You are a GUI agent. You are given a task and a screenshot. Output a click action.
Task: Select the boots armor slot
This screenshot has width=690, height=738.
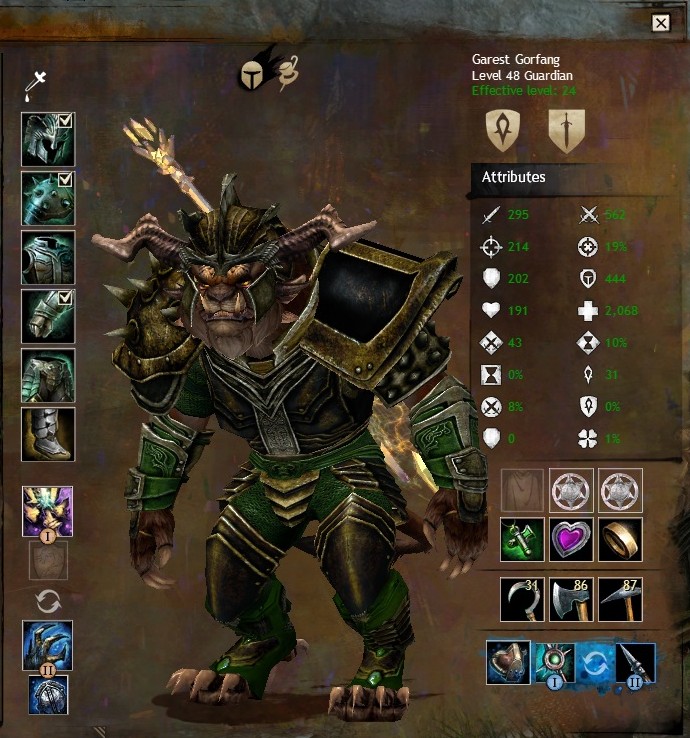pyautogui.click(x=47, y=434)
